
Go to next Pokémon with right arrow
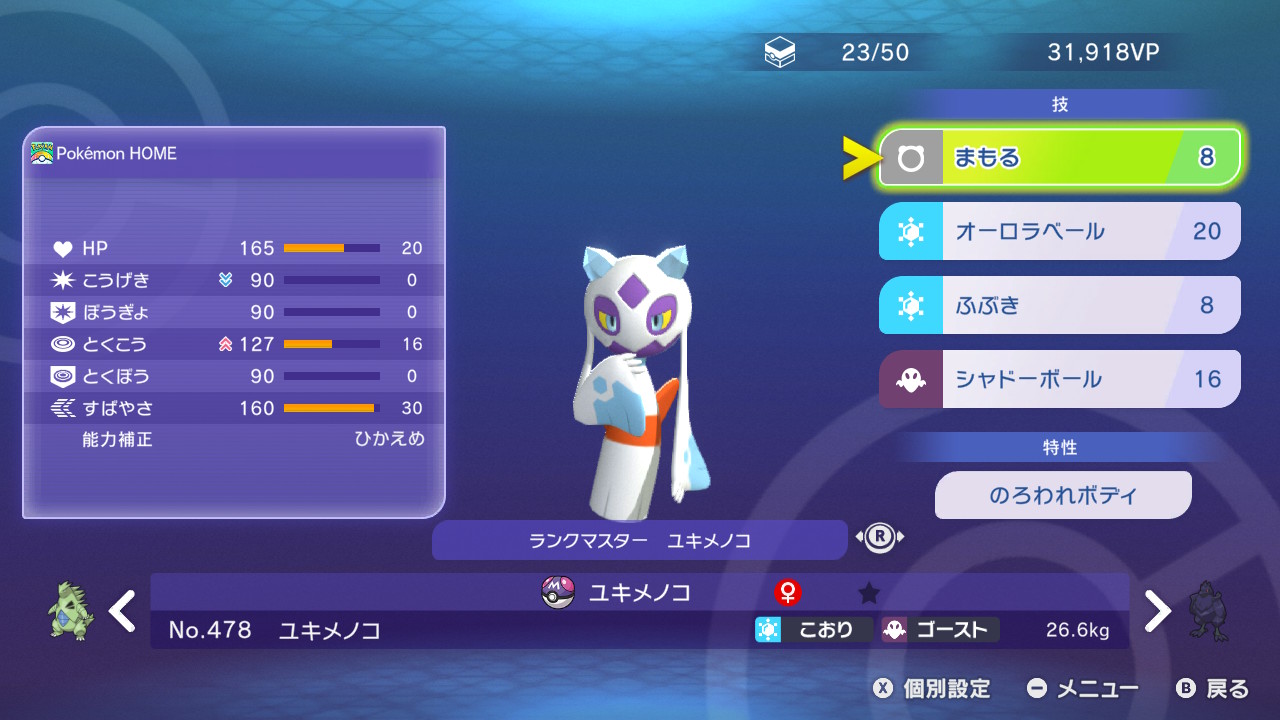click(x=1157, y=611)
